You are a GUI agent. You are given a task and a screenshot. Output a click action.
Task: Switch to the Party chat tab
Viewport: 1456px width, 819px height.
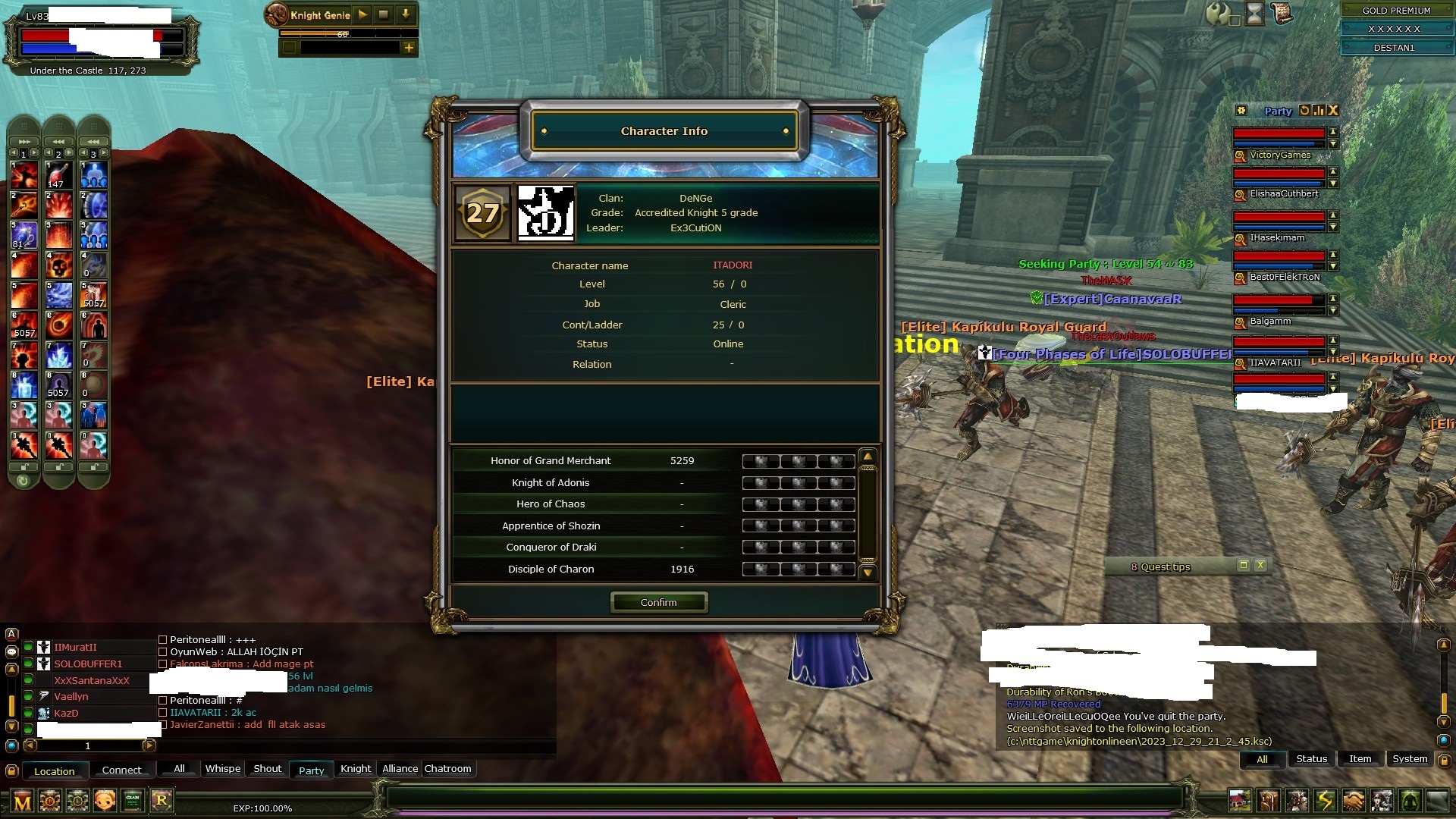[x=311, y=770]
